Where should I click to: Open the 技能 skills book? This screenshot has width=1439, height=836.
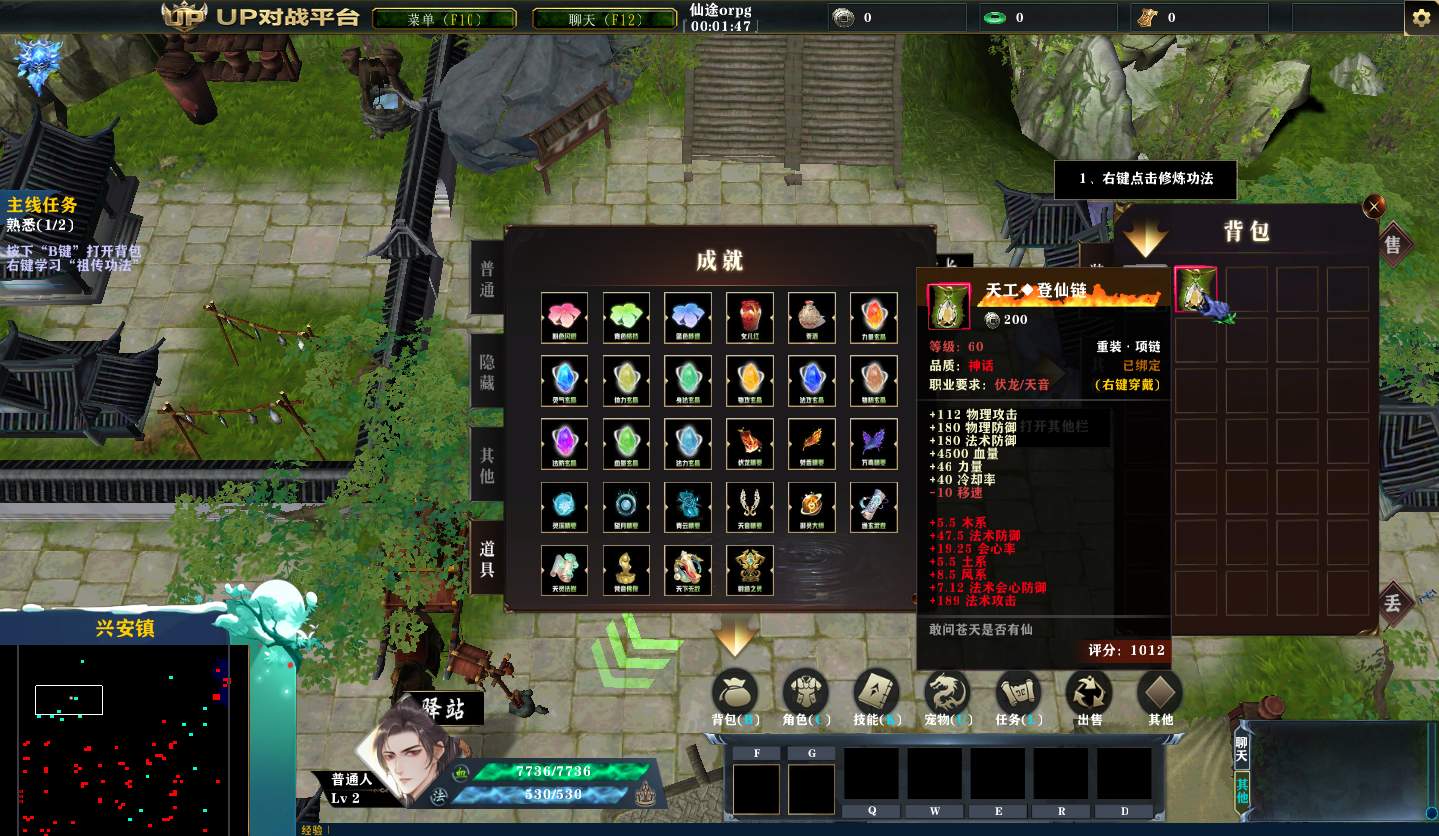[x=877, y=696]
